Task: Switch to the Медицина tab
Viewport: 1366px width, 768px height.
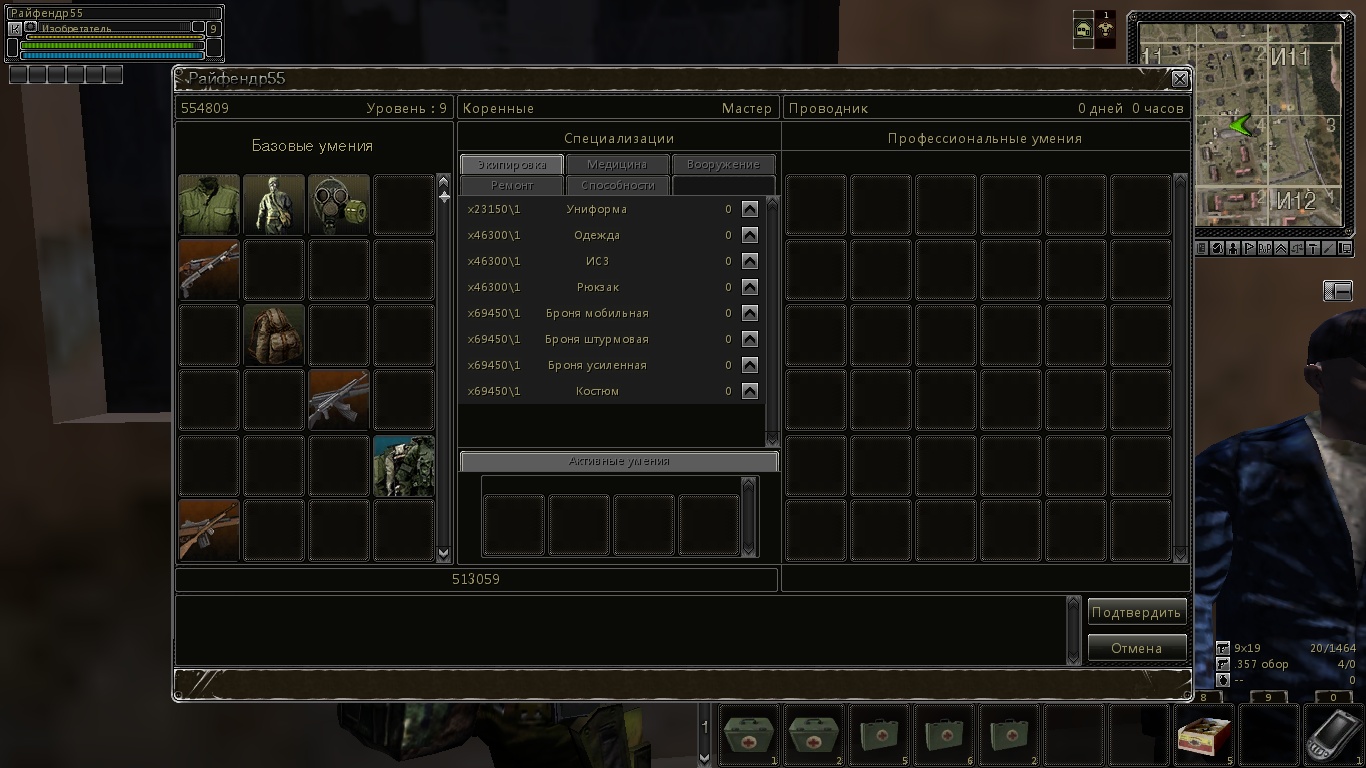Action: 617,164
